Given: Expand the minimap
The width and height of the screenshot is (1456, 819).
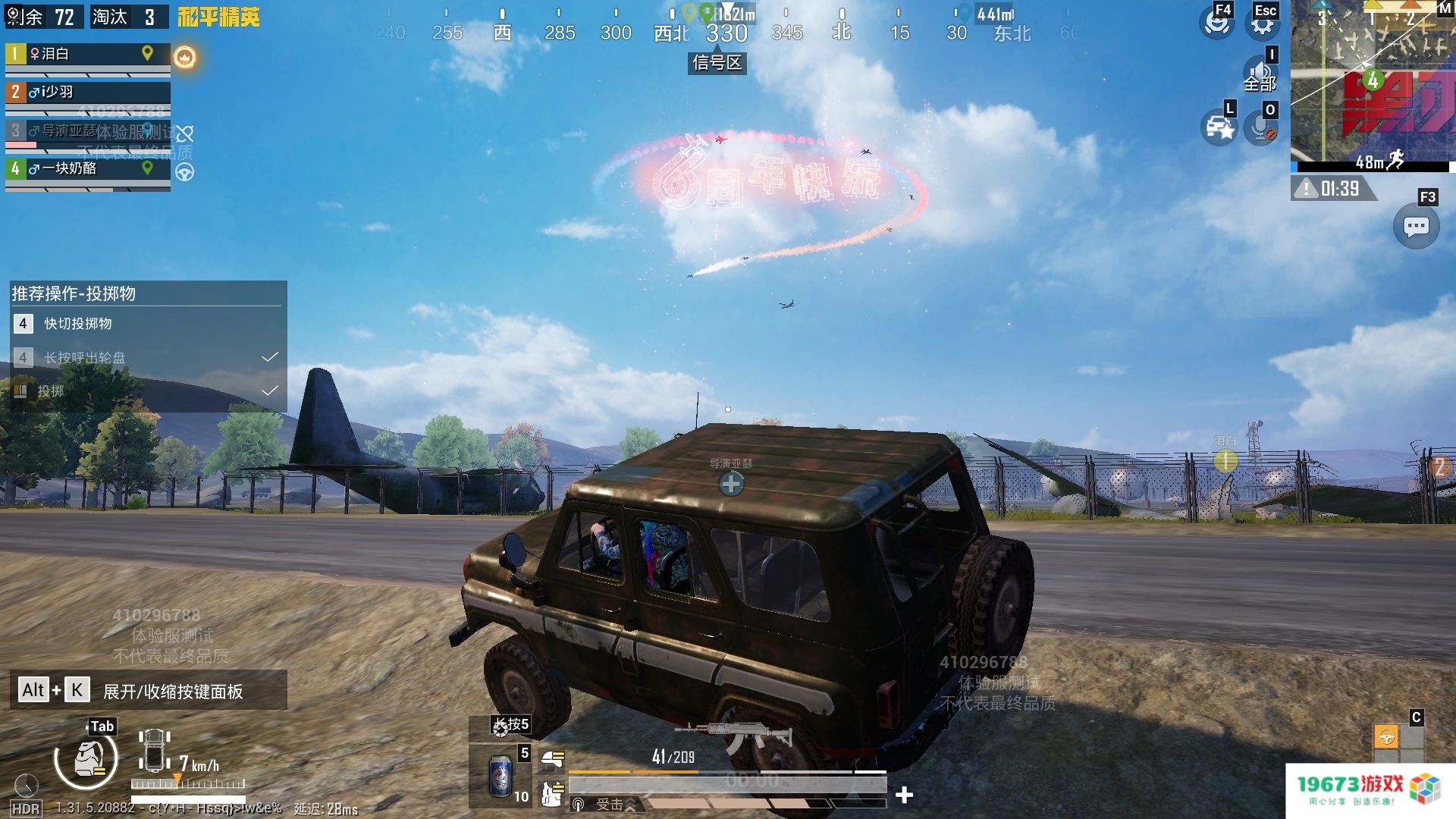Looking at the screenshot, I should (1371, 83).
